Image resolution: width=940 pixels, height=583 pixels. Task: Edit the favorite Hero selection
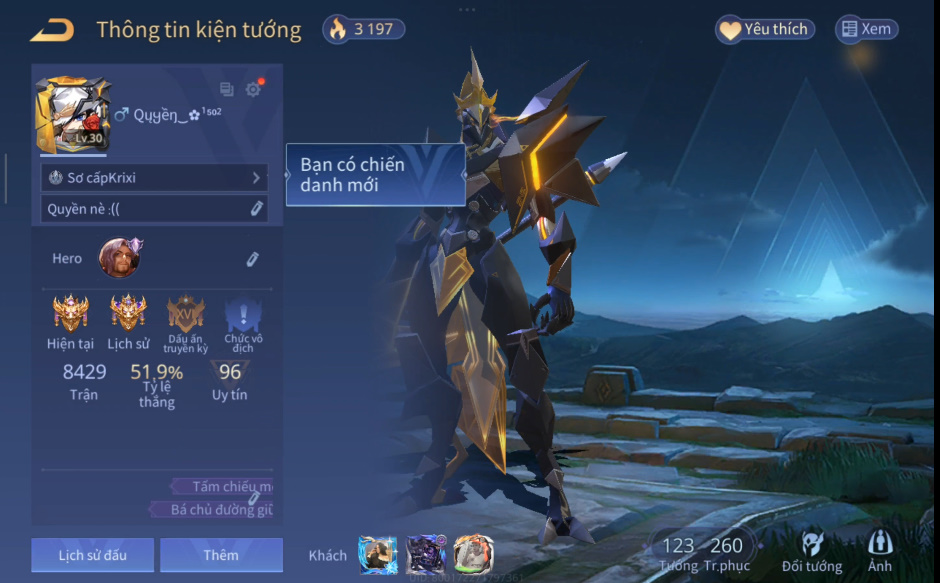point(253,259)
